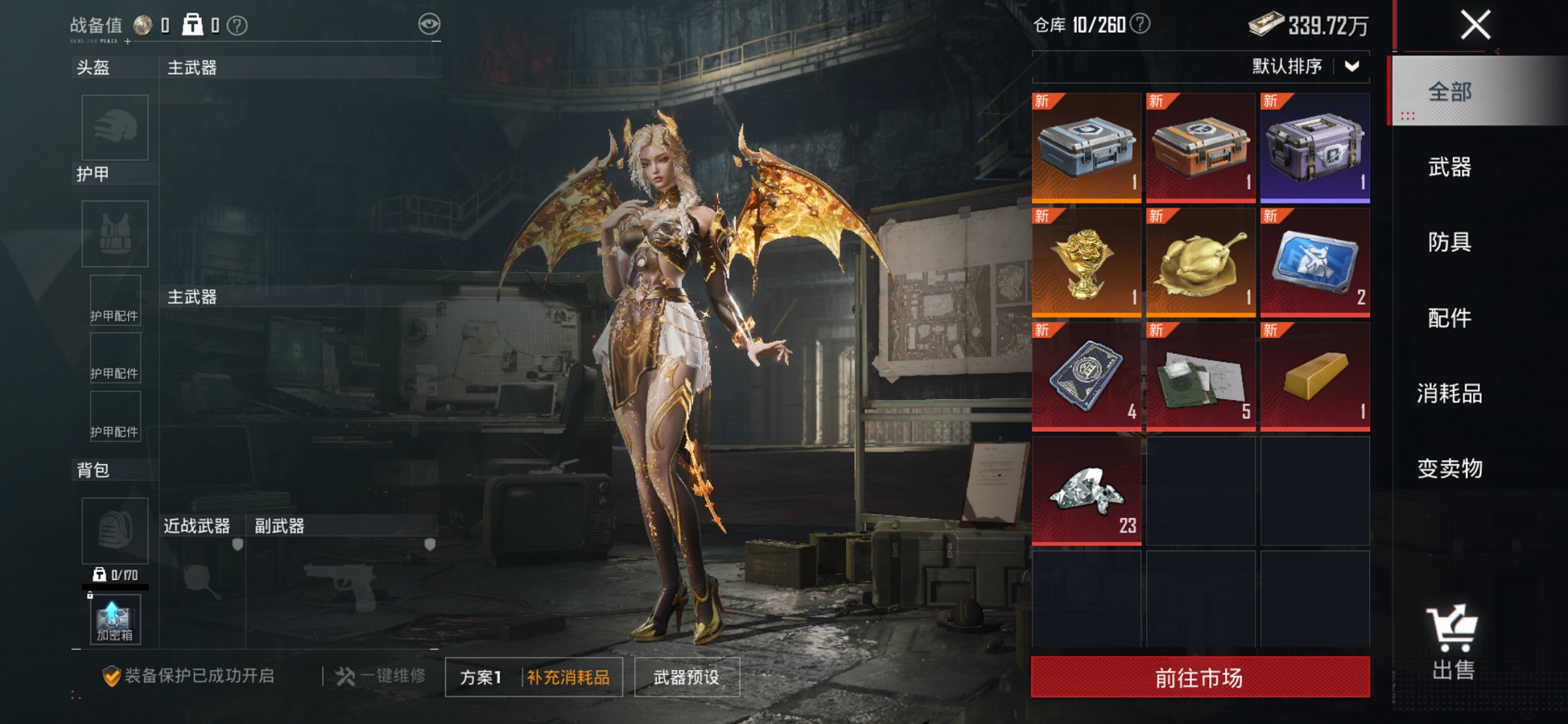Open the 默认排序 sort dropdown
The width and height of the screenshot is (1568, 724).
(x=1304, y=66)
